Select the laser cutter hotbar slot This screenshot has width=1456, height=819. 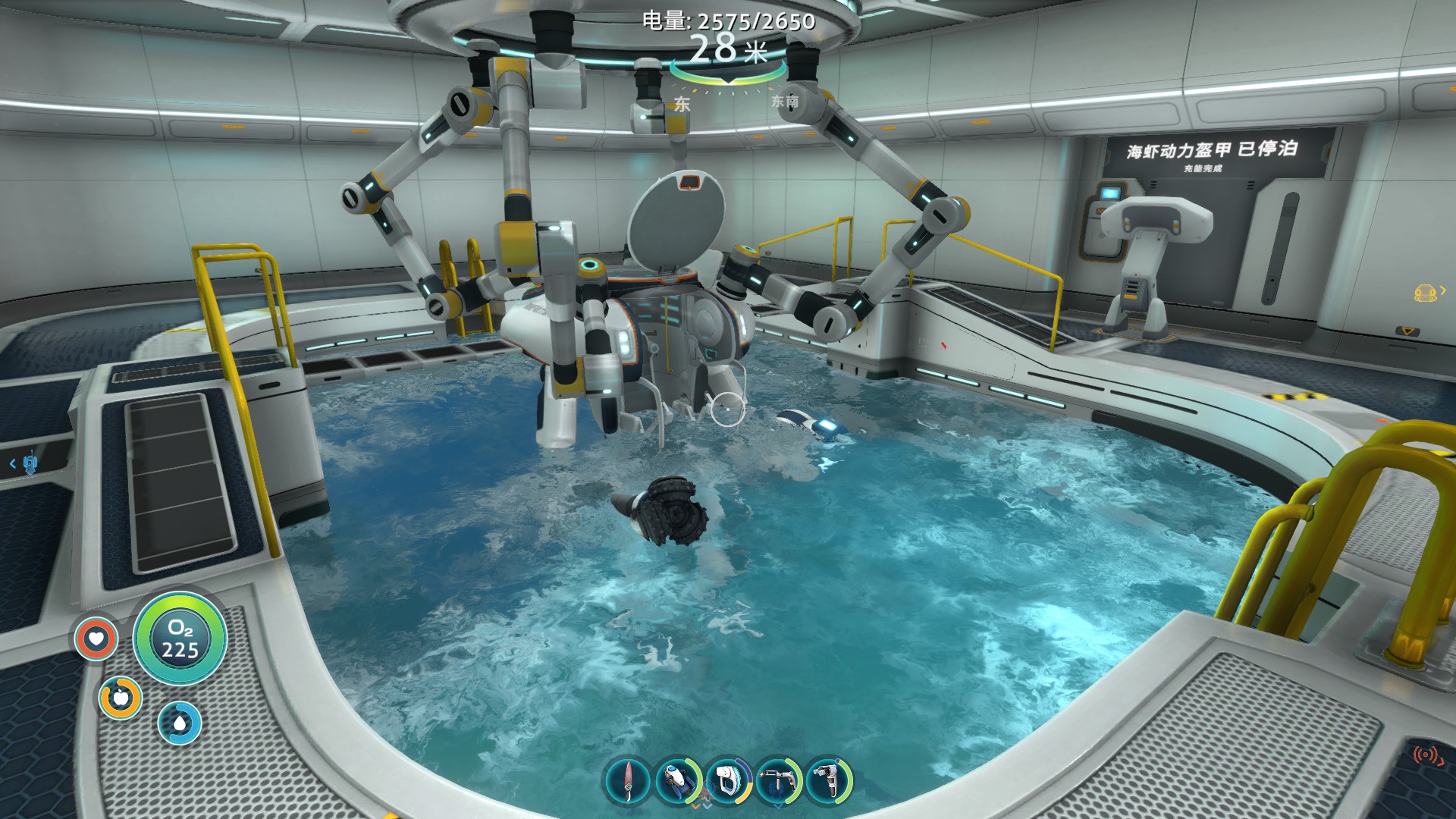click(x=779, y=780)
